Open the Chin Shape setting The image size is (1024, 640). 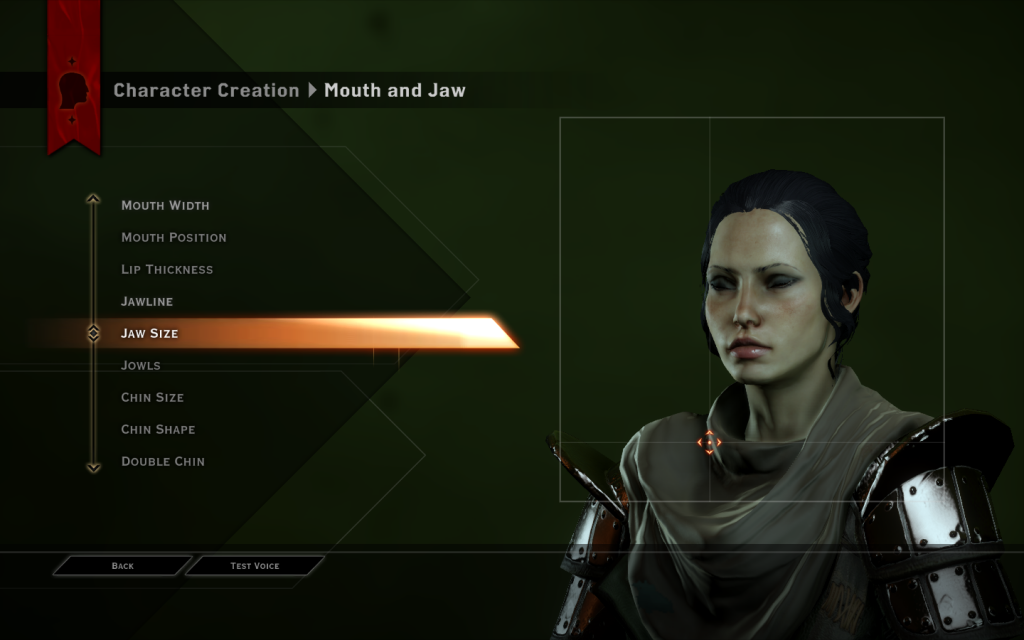pyautogui.click(x=158, y=430)
